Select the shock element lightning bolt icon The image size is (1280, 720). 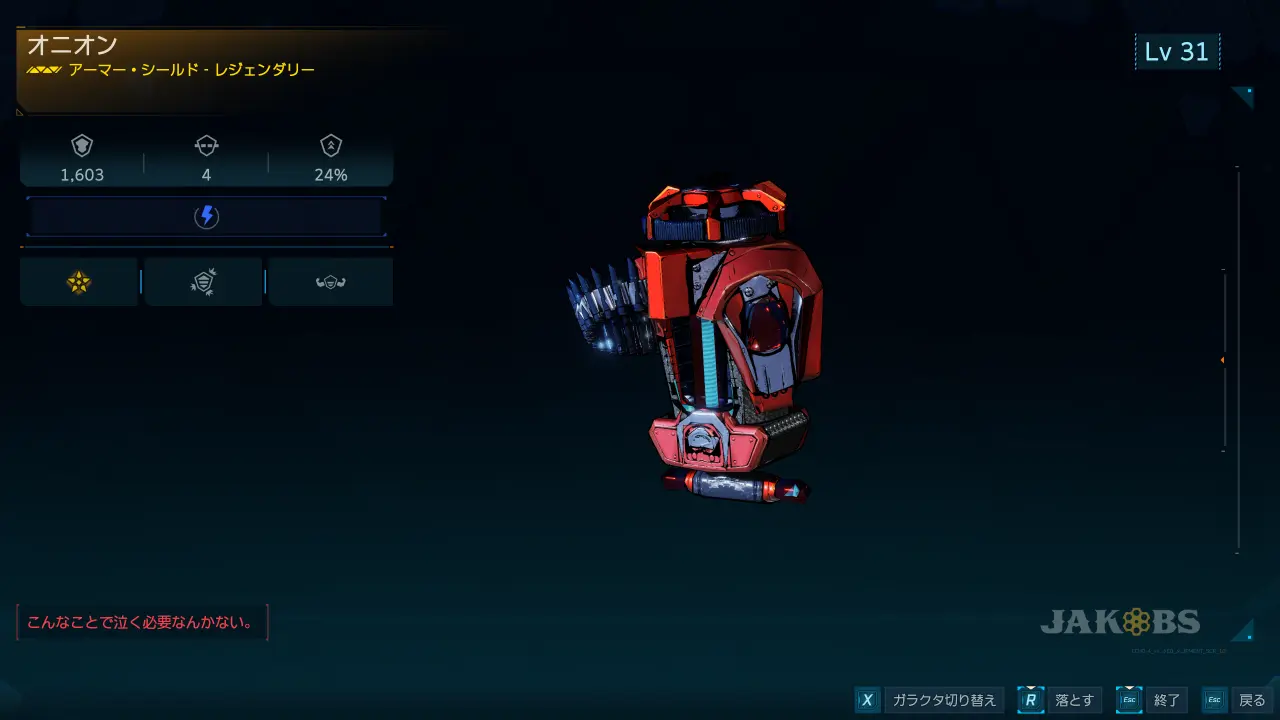click(x=206, y=217)
